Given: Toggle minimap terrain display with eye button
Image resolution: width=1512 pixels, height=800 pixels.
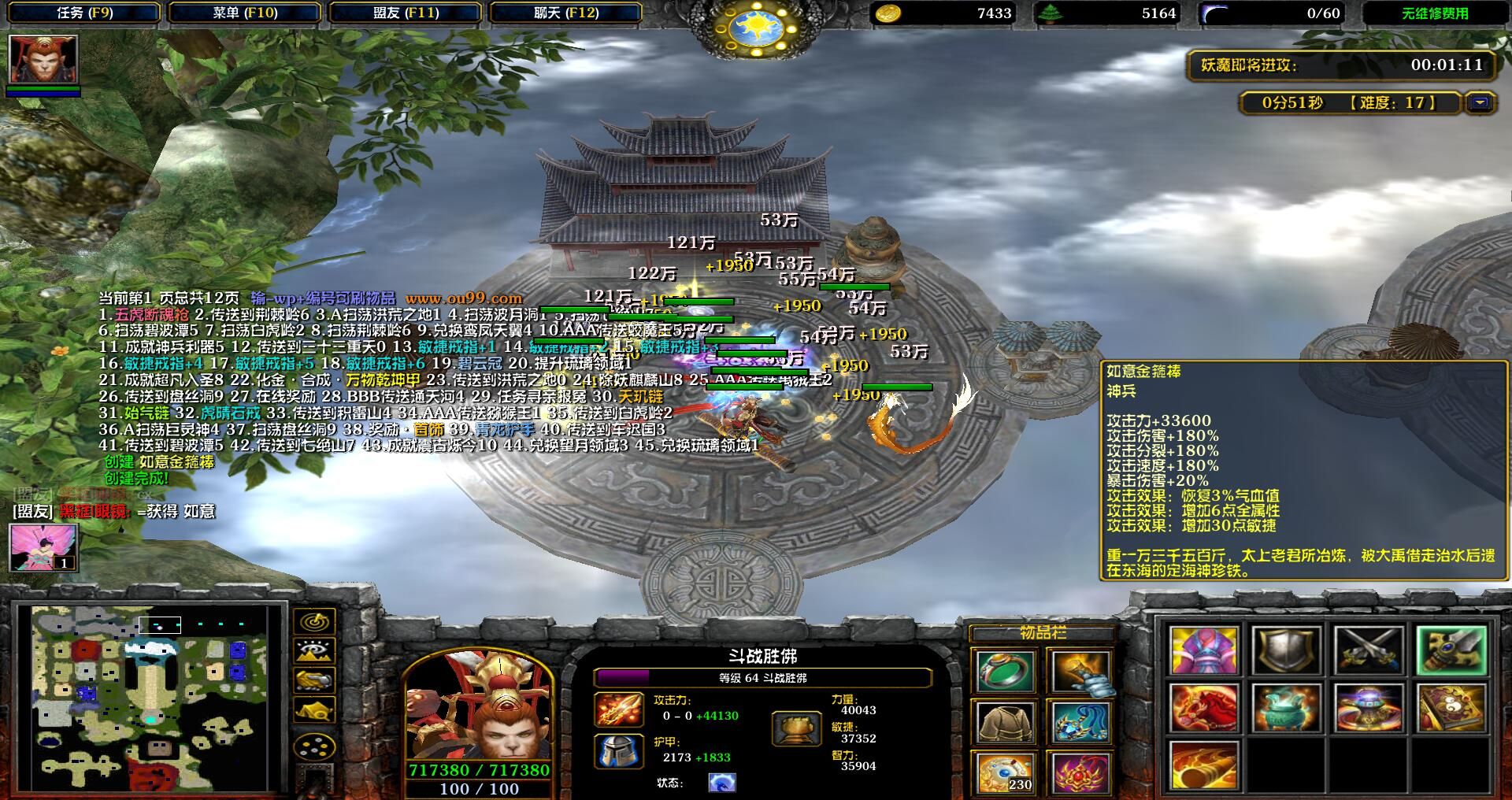Looking at the screenshot, I should 314,651.
